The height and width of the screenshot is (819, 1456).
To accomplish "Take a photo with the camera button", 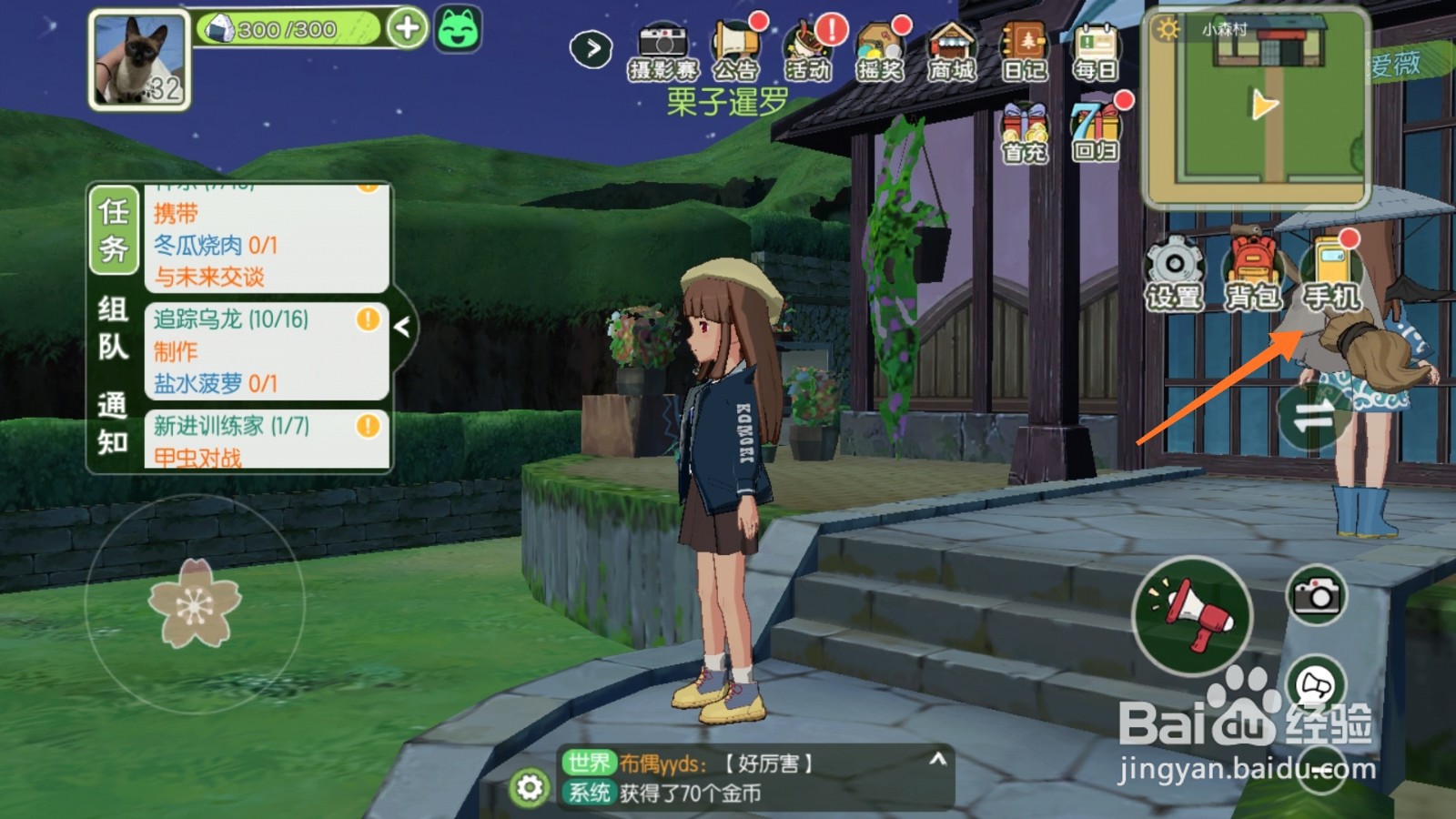I will (x=1316, y=596).
